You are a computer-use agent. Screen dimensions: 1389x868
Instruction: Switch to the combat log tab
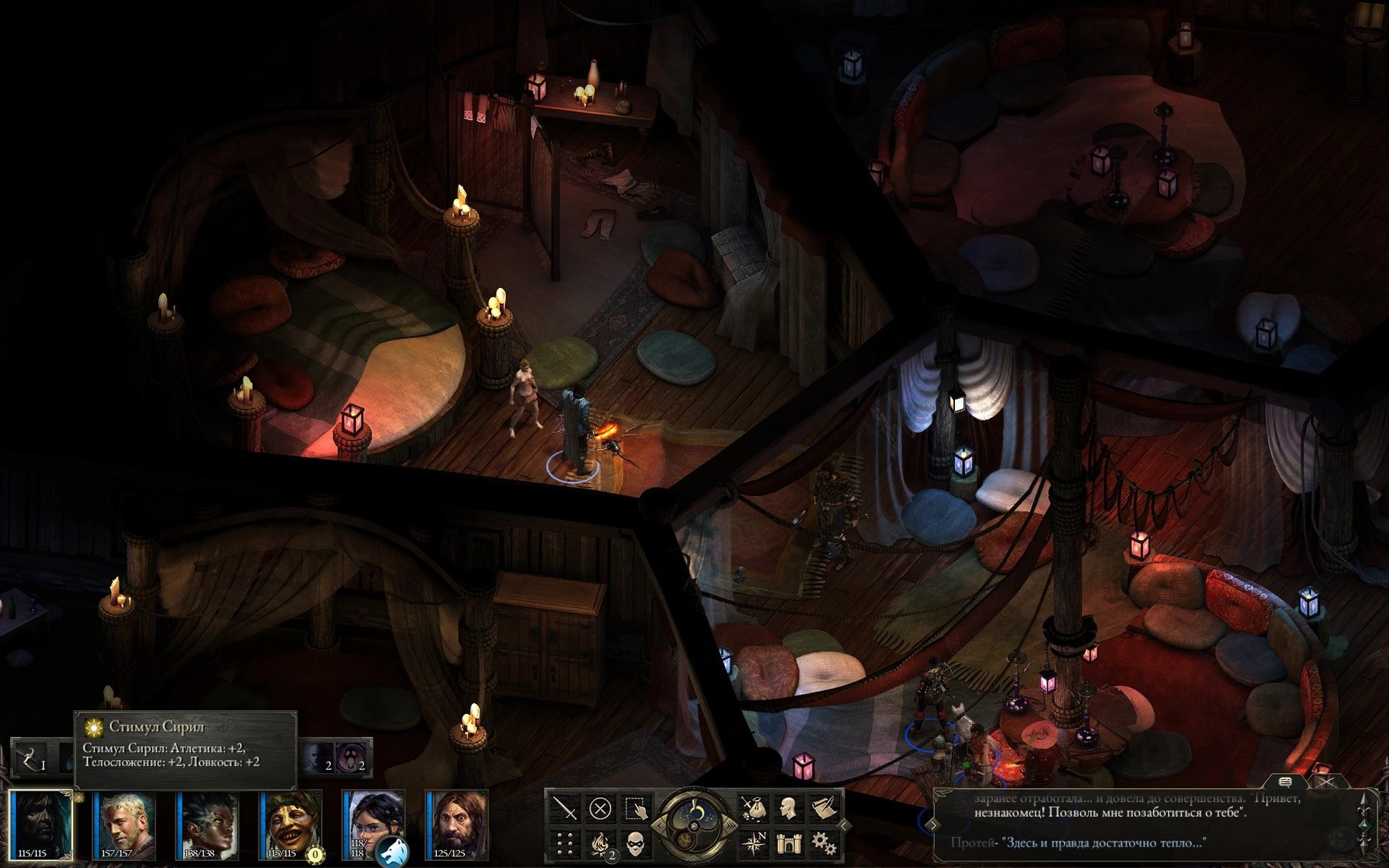click(x=1325, y=782)
